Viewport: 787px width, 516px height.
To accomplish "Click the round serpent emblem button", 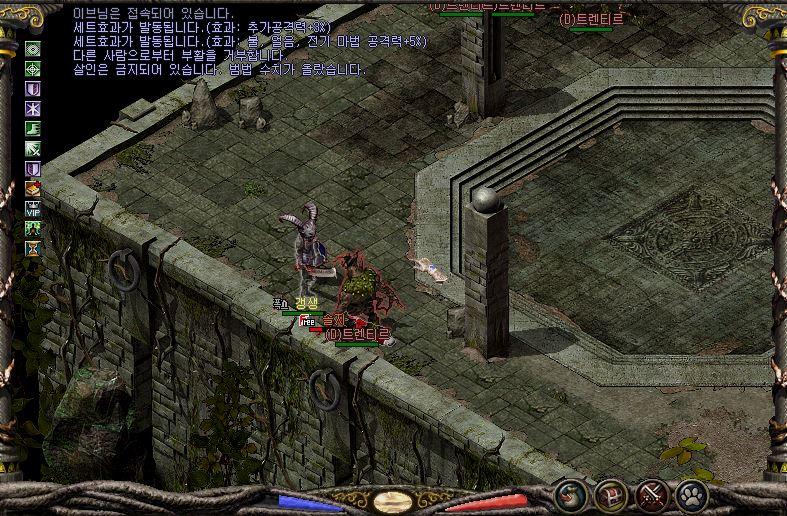I will (571, 494).
